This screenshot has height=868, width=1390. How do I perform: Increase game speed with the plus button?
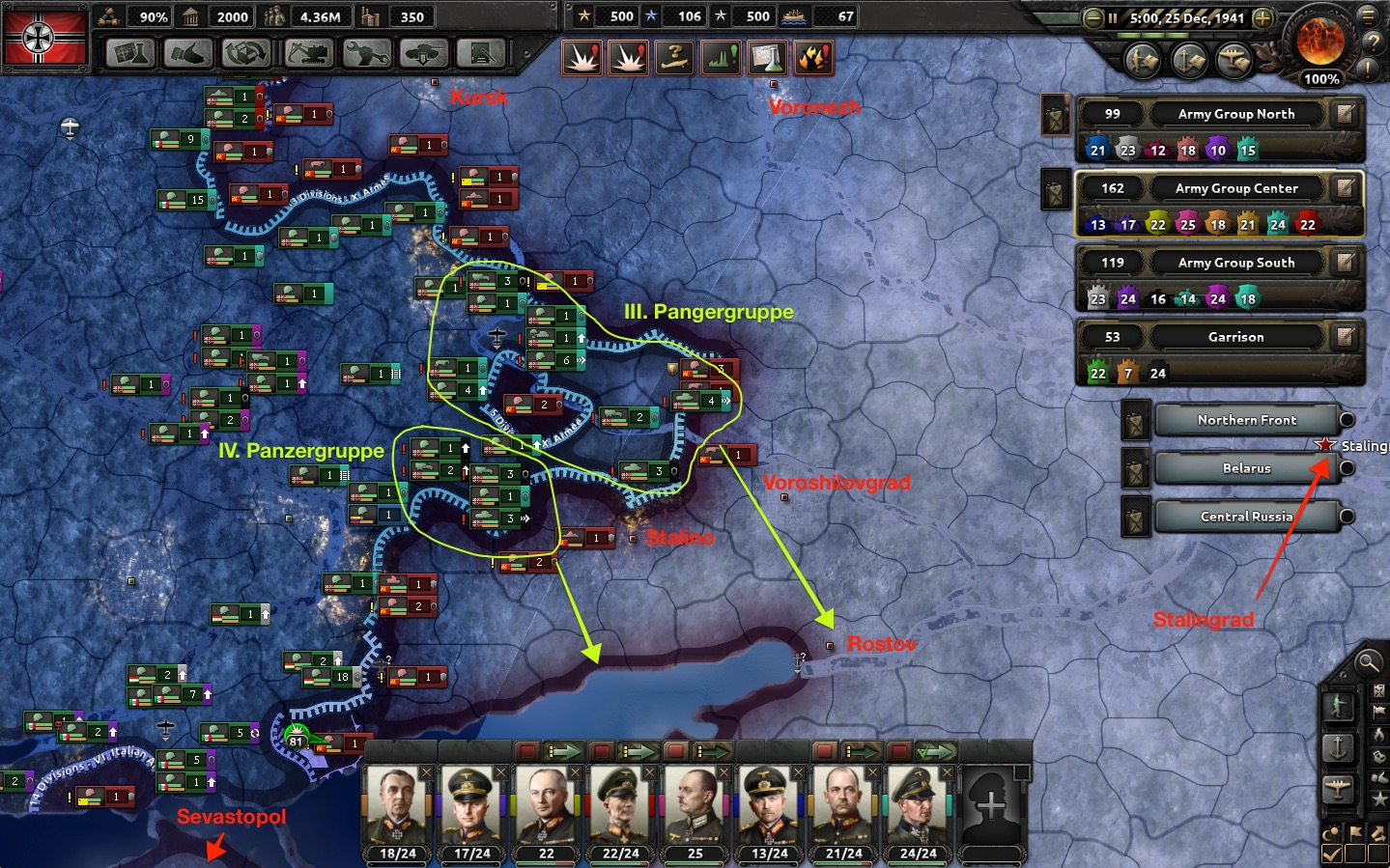[x=1262, y=18]
